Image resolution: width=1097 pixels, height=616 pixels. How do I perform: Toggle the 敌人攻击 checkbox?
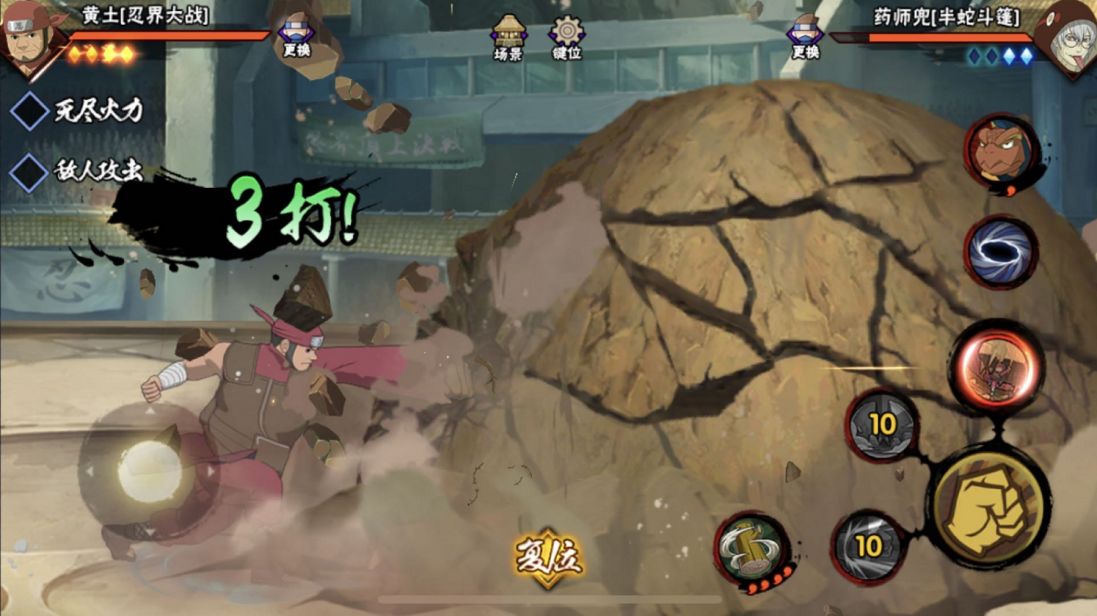[29, 171]
